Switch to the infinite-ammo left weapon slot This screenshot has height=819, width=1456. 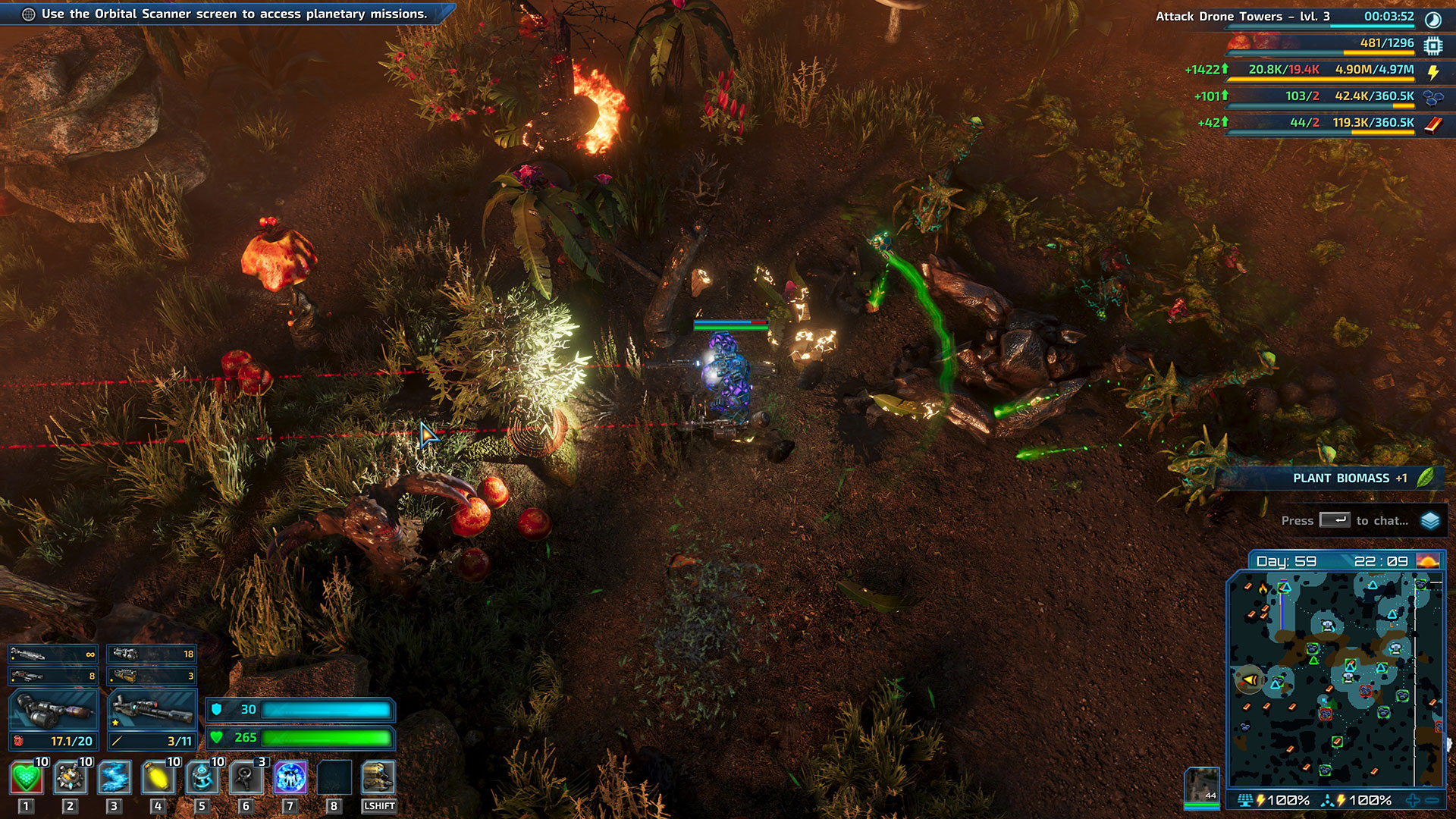[52, 654]
